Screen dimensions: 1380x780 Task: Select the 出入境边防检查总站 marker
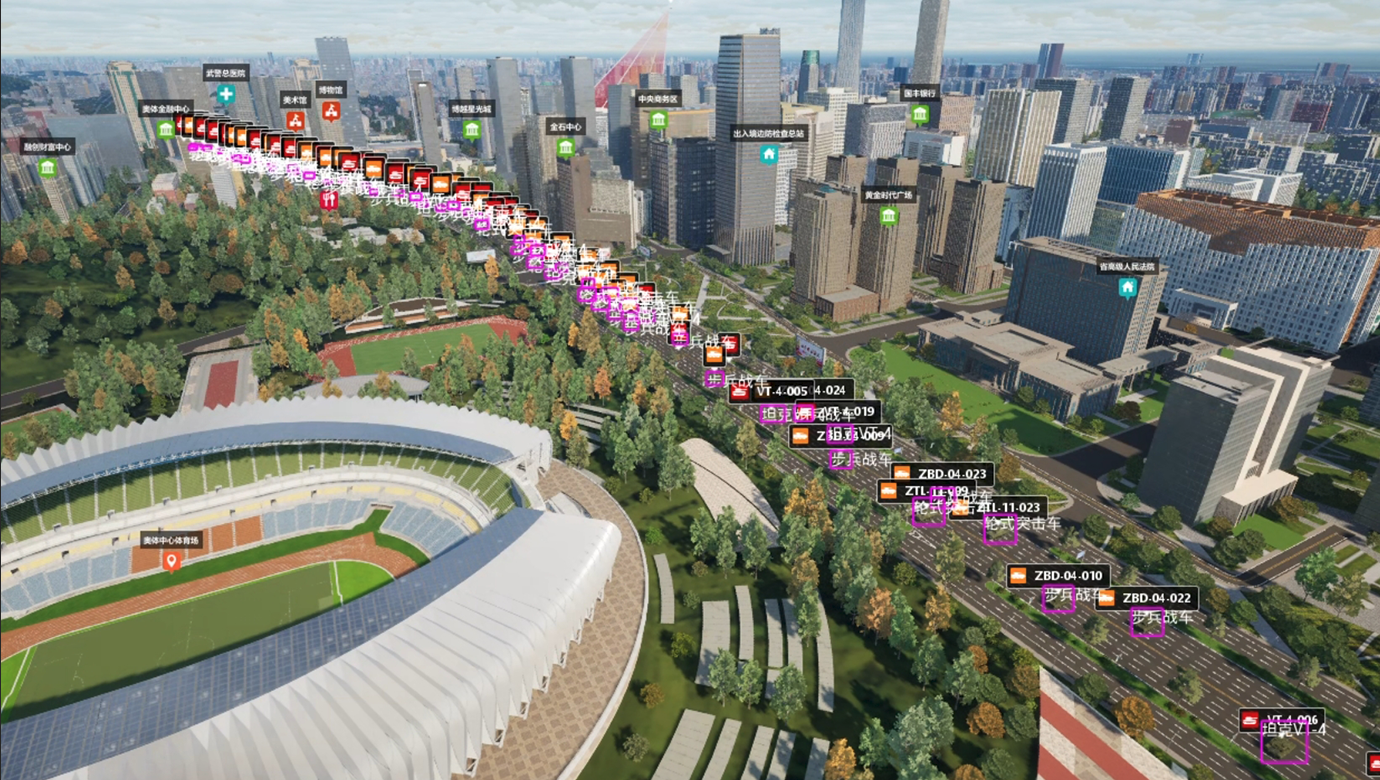tap(769, 153)
